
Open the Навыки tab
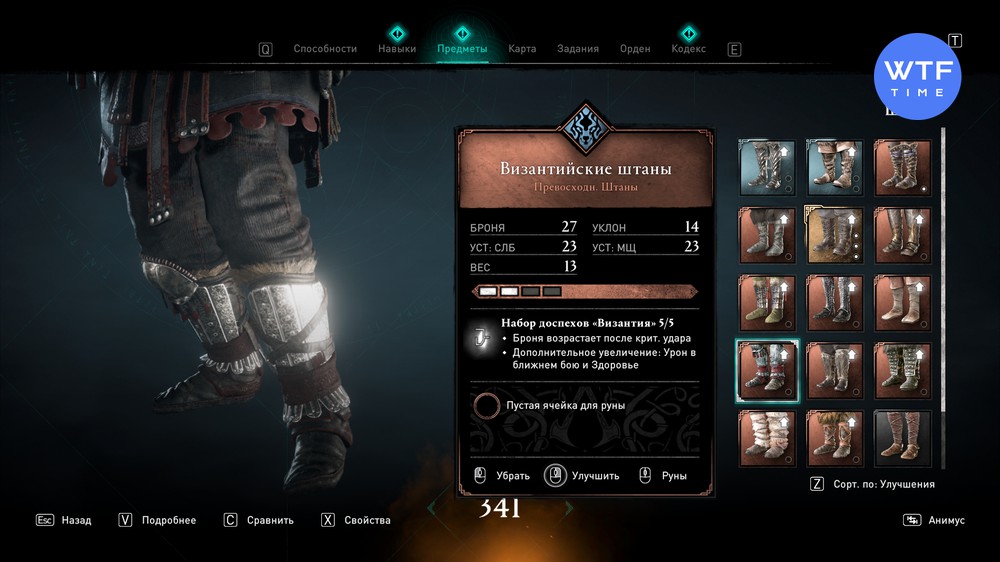coord(397,48)
